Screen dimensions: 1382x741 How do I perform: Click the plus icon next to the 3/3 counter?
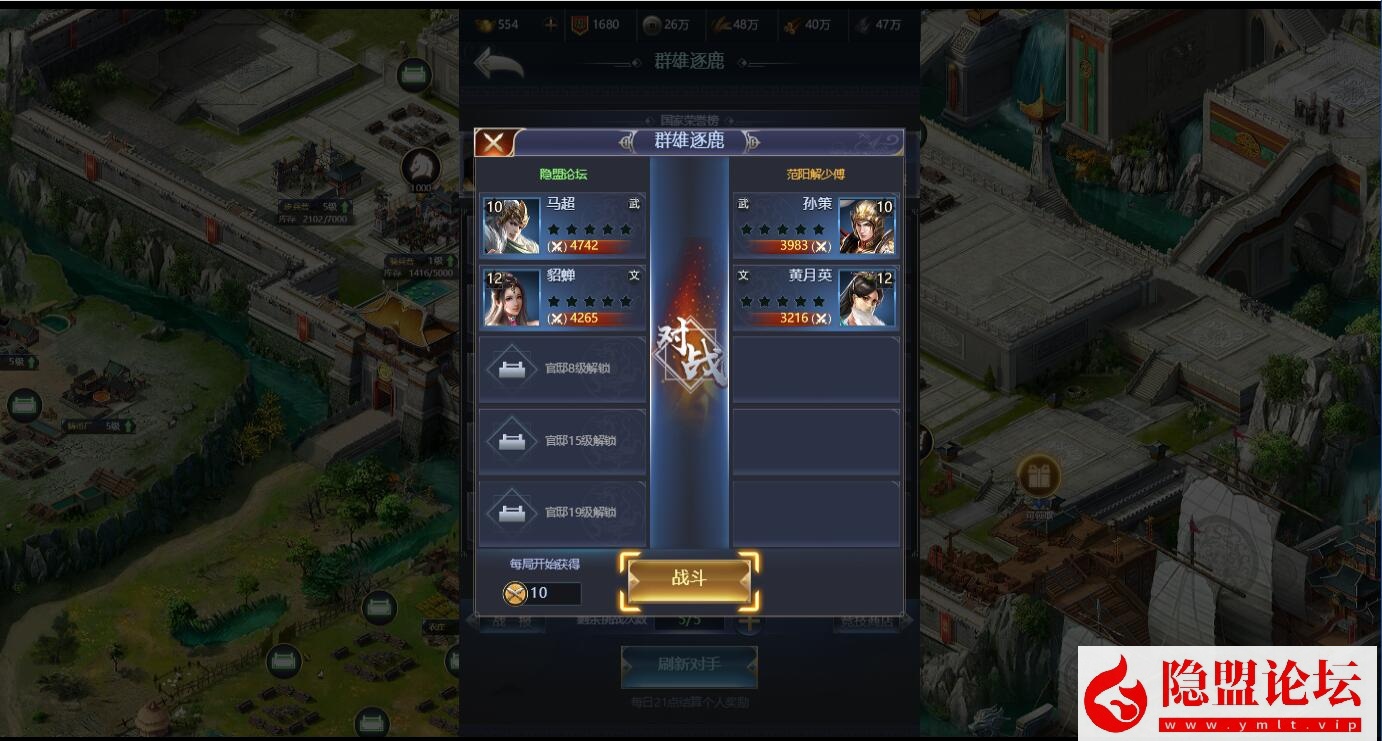coord(748,622)
